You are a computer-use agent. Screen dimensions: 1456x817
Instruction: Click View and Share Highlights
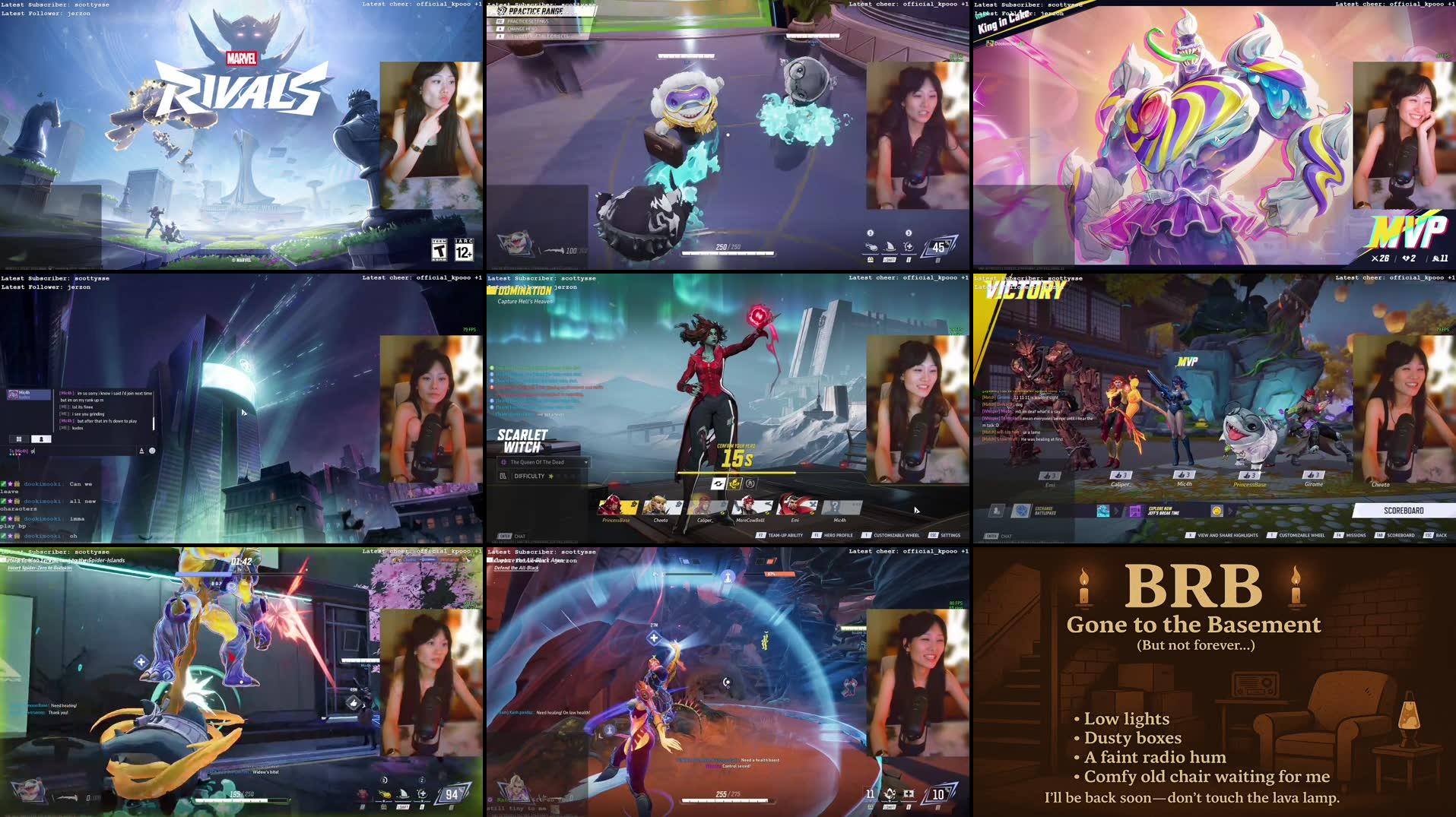[1228, 535]
